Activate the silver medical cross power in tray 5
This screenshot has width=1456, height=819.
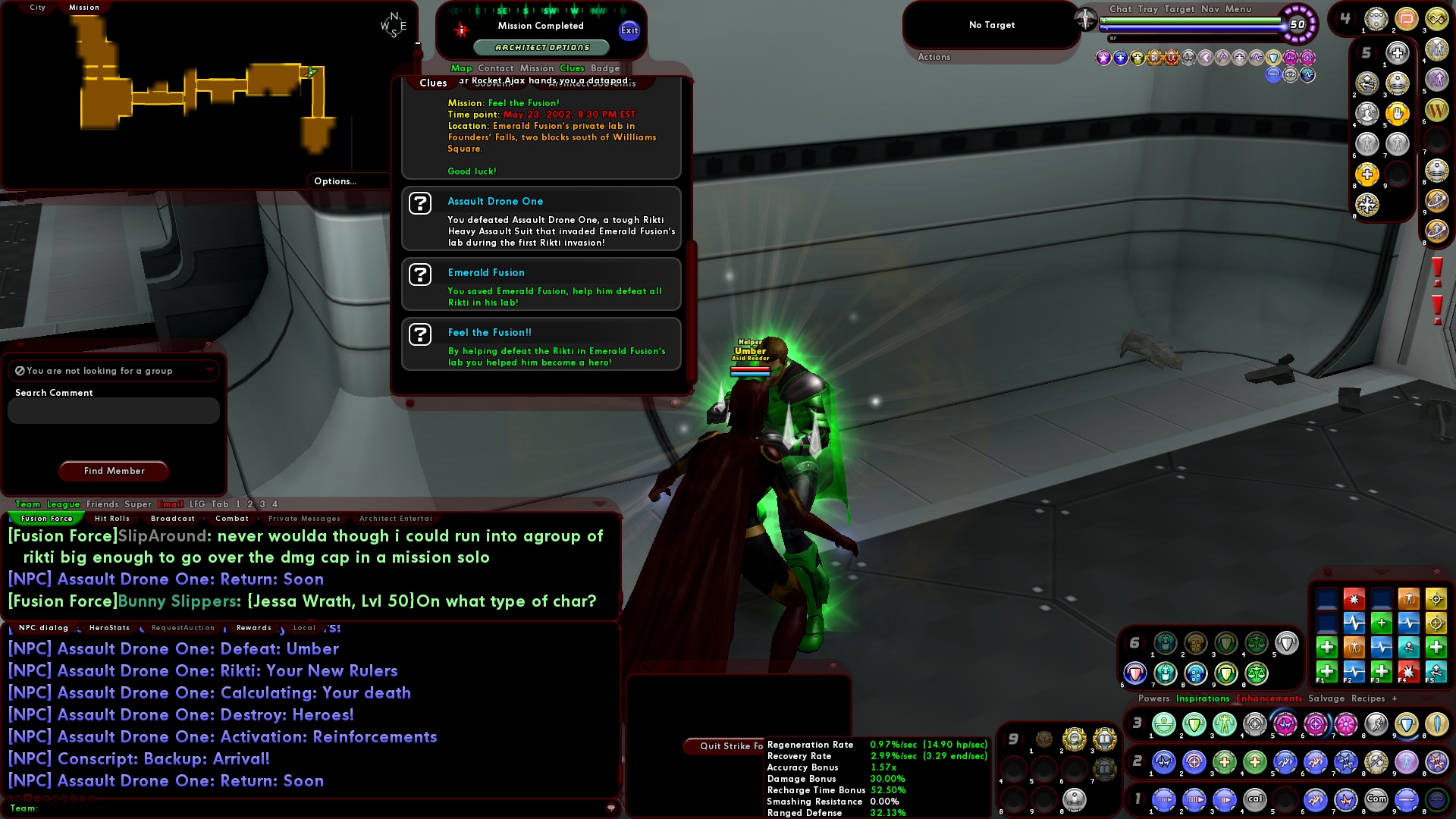[1398, 51]
